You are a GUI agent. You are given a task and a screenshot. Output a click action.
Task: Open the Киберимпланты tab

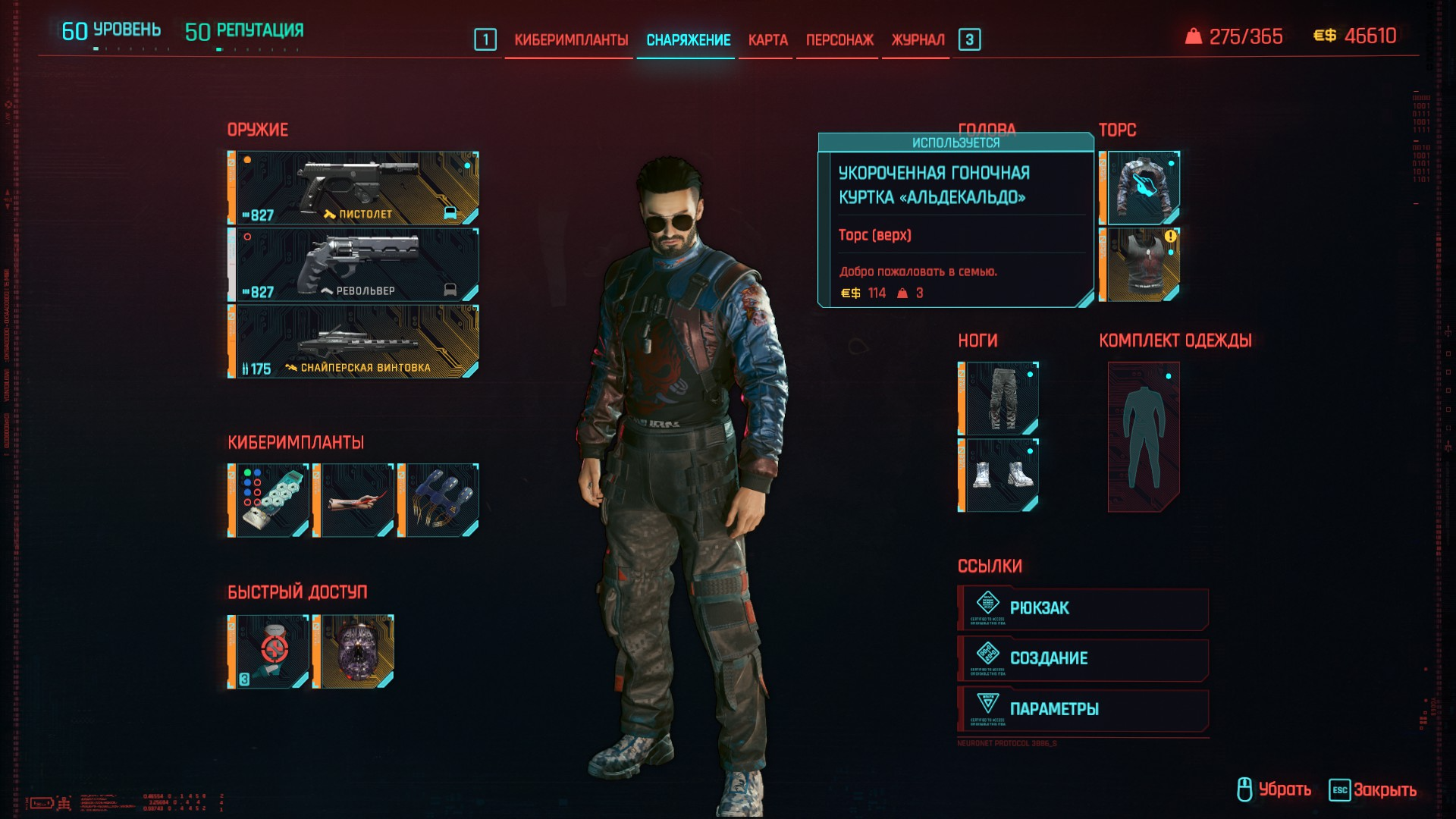(x=571, y=40)
